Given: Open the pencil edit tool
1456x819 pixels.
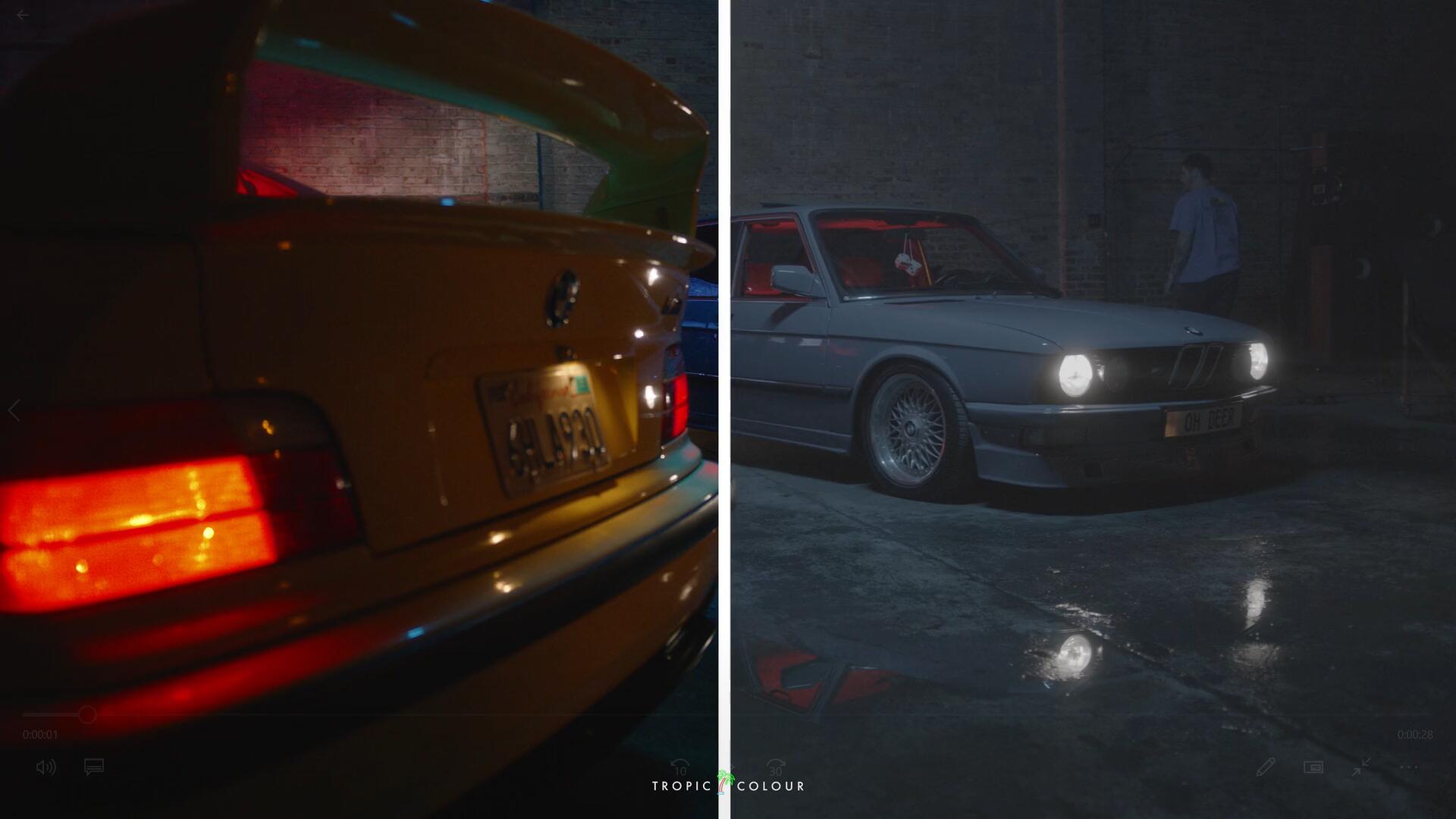Looking at the screenshot, I should pyautogui.click(x=1265, y=767).
